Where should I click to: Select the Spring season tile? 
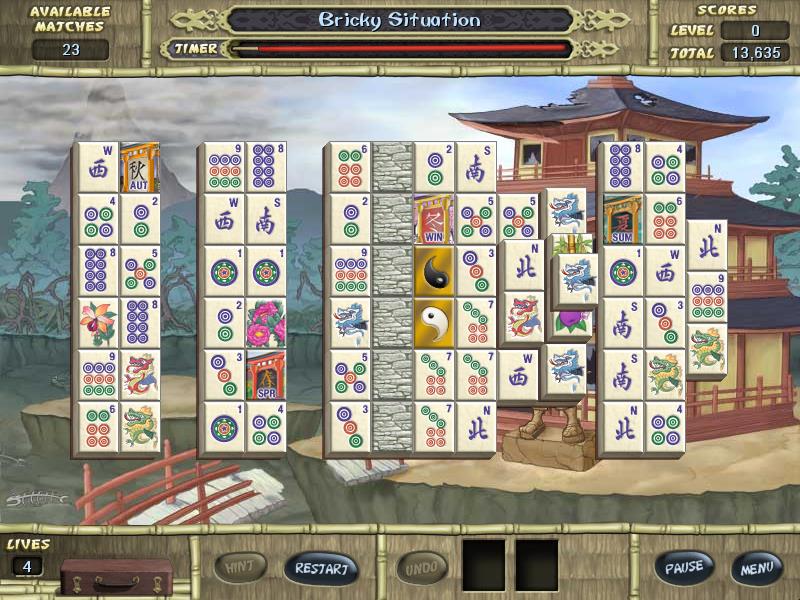(x=266, y=374)
